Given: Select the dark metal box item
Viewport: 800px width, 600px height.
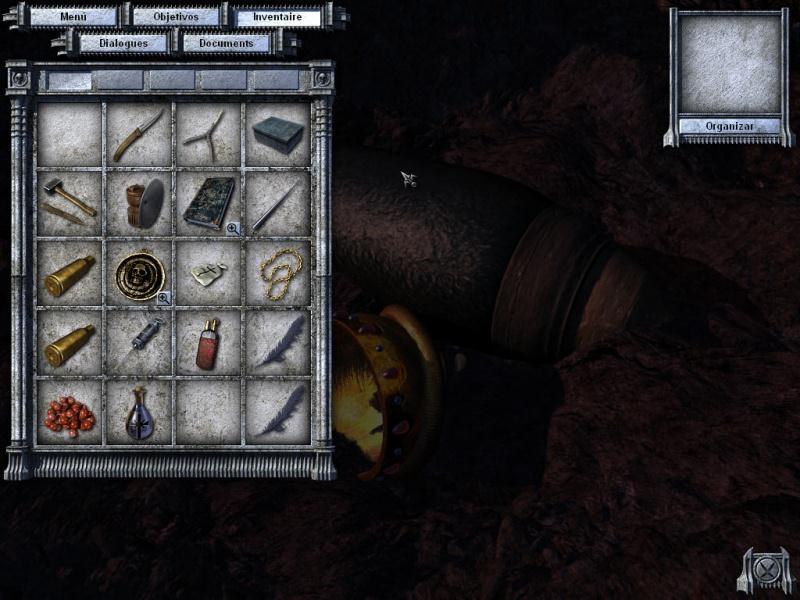Looking at the screenshot, I should [277, 134].
